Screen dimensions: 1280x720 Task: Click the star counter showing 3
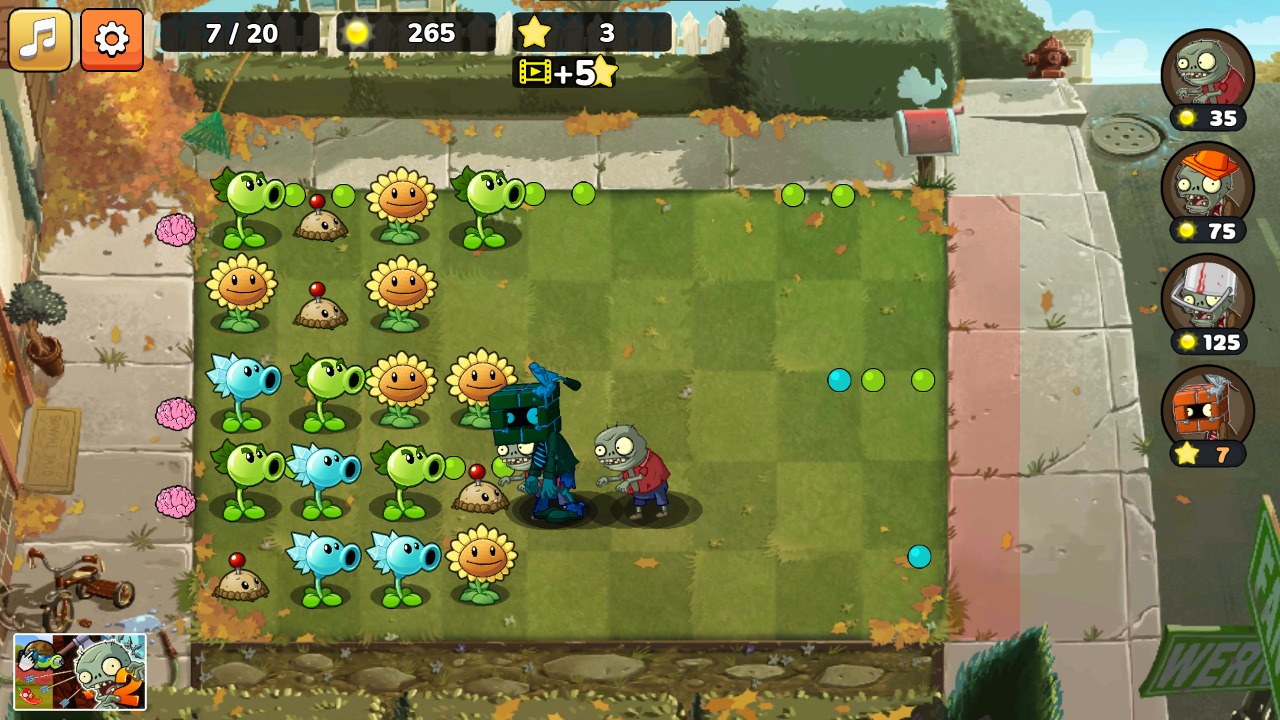point(570,32)
